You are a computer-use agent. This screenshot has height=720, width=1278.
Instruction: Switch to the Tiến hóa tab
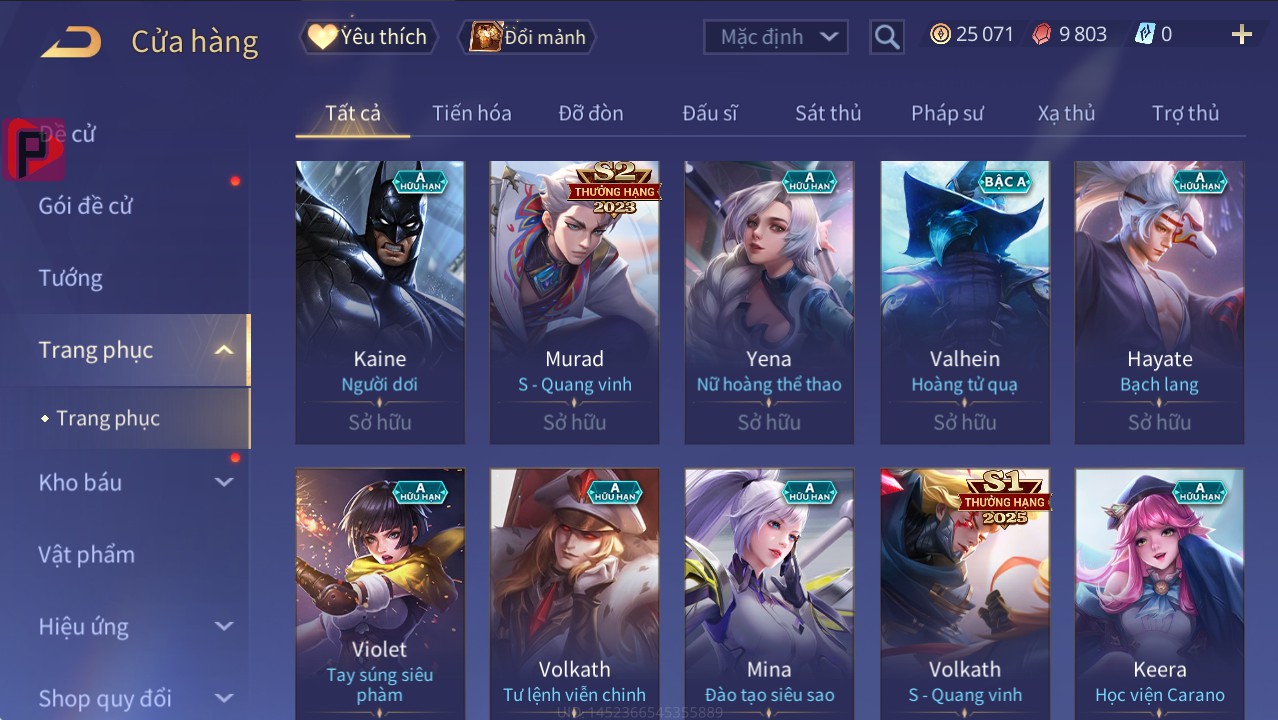471,113
